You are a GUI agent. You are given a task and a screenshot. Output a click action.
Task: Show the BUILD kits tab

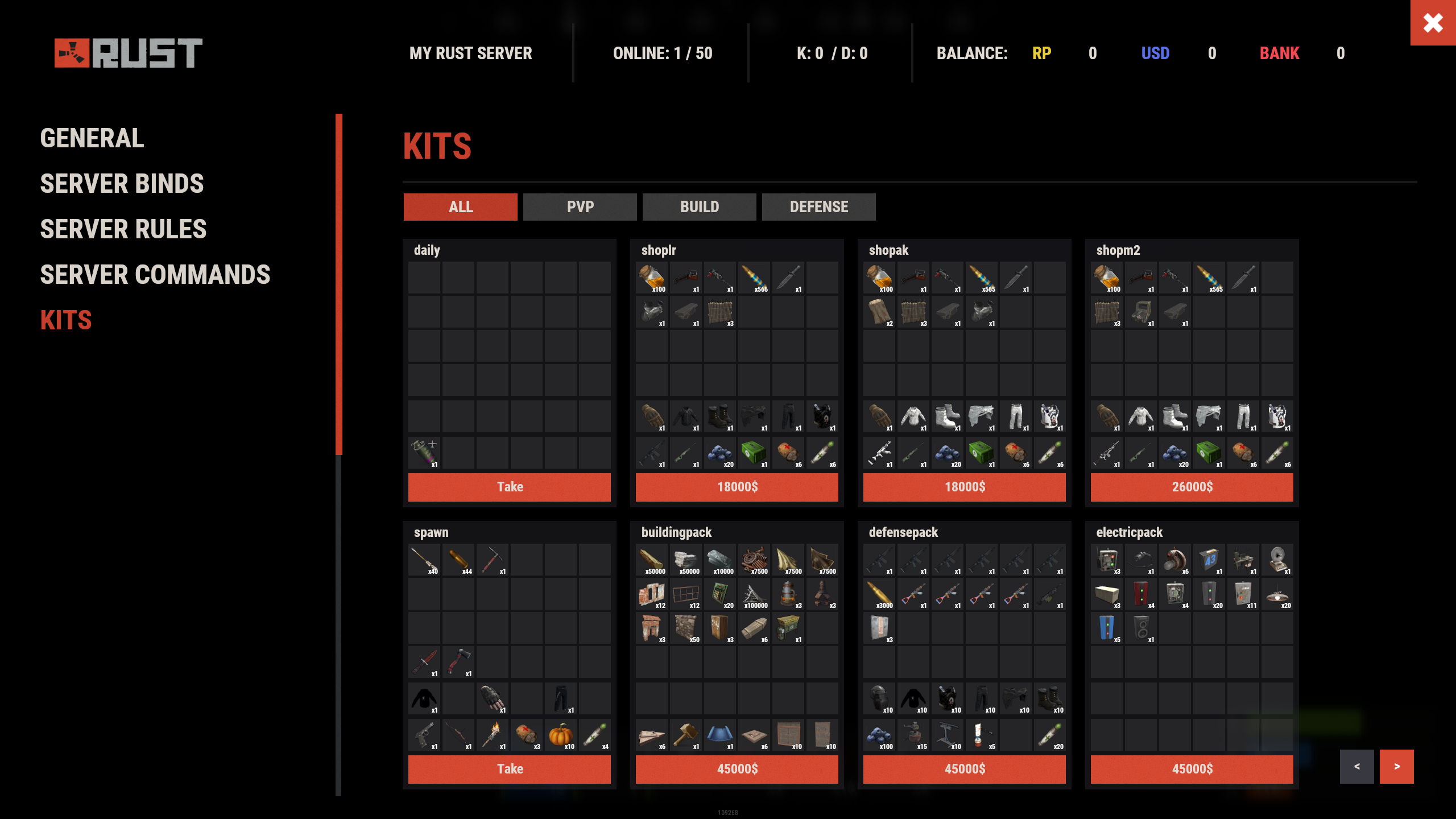699,207
